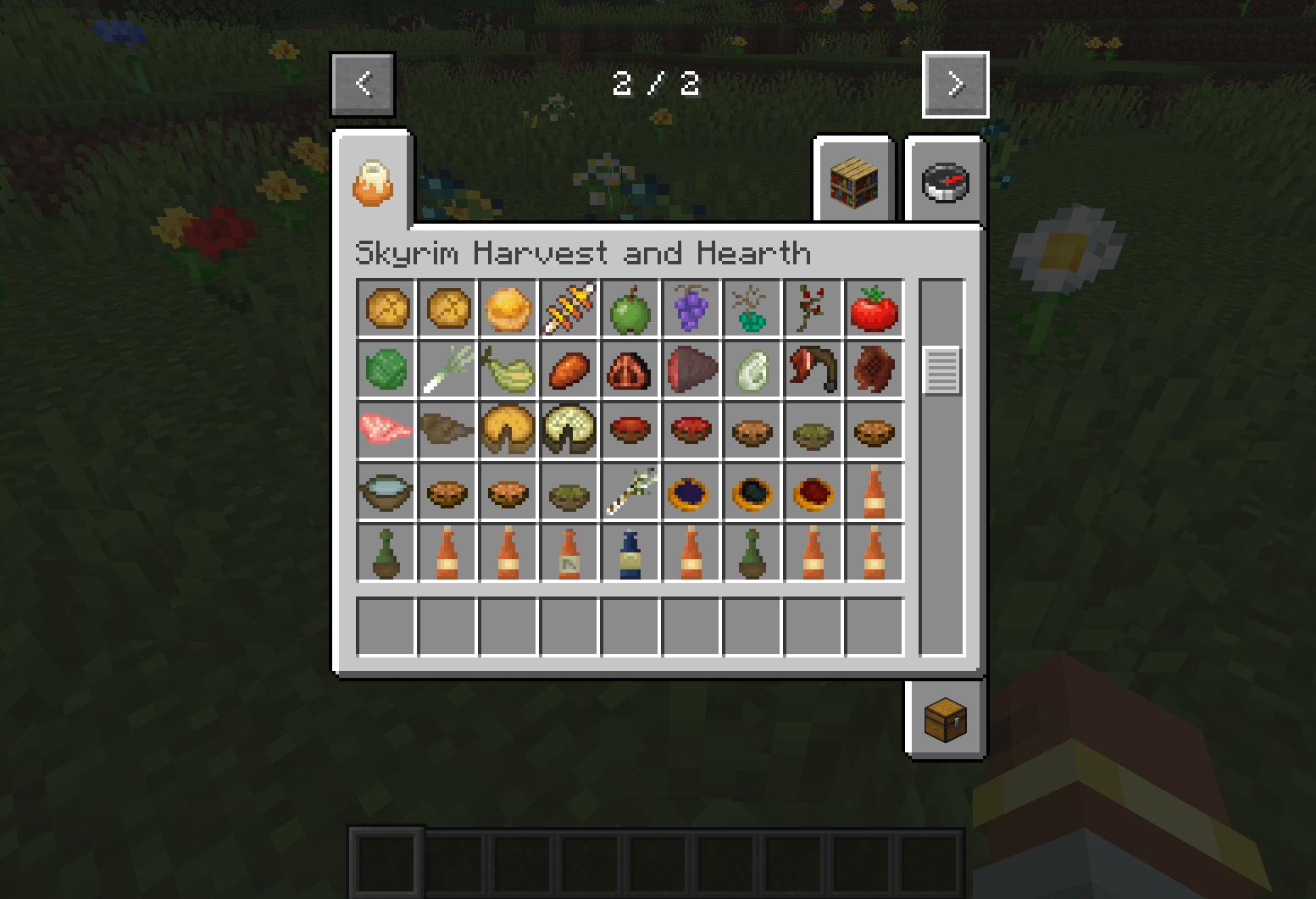Select the green gourd item

point(508,370)
